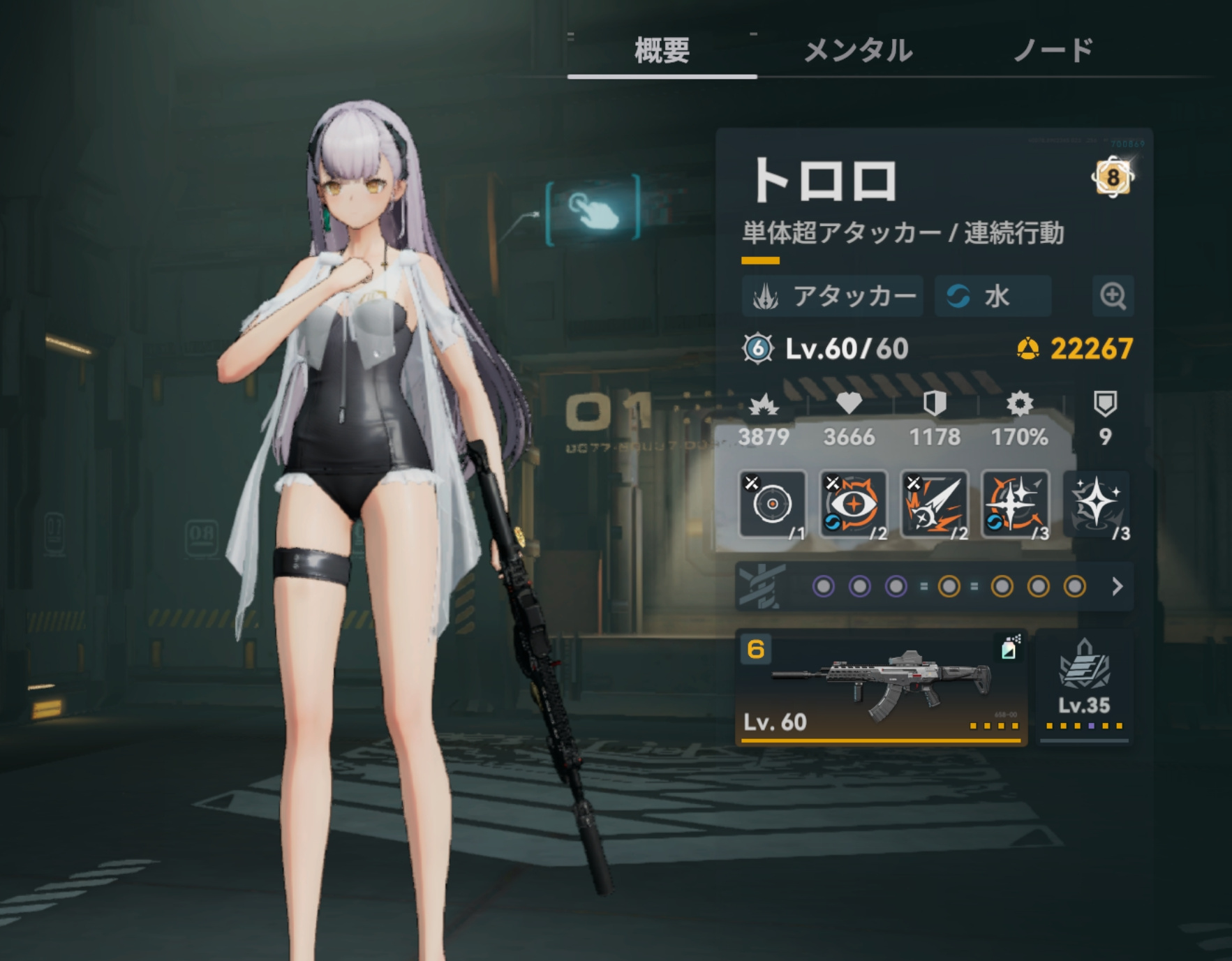1232x961 pixels.
Task: View the target reticle skill icon
Action: 772,504
